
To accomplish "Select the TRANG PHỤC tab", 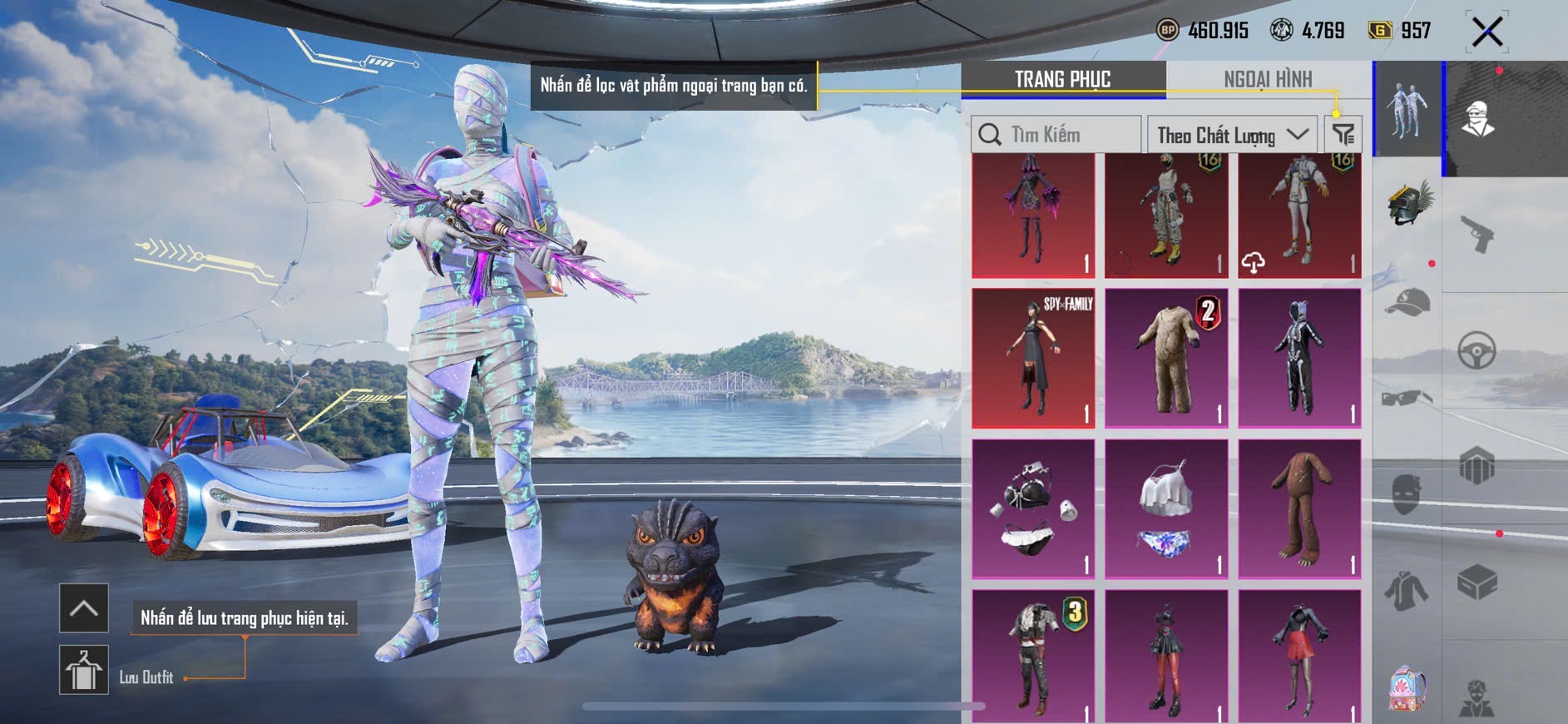I will 1062,80.
